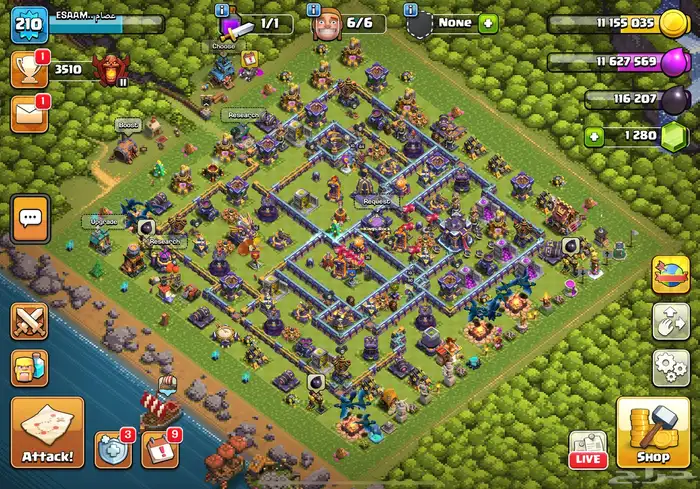Show info for the 6/6 builders
This screenshot has width=700, height=489.
(314, 9)
